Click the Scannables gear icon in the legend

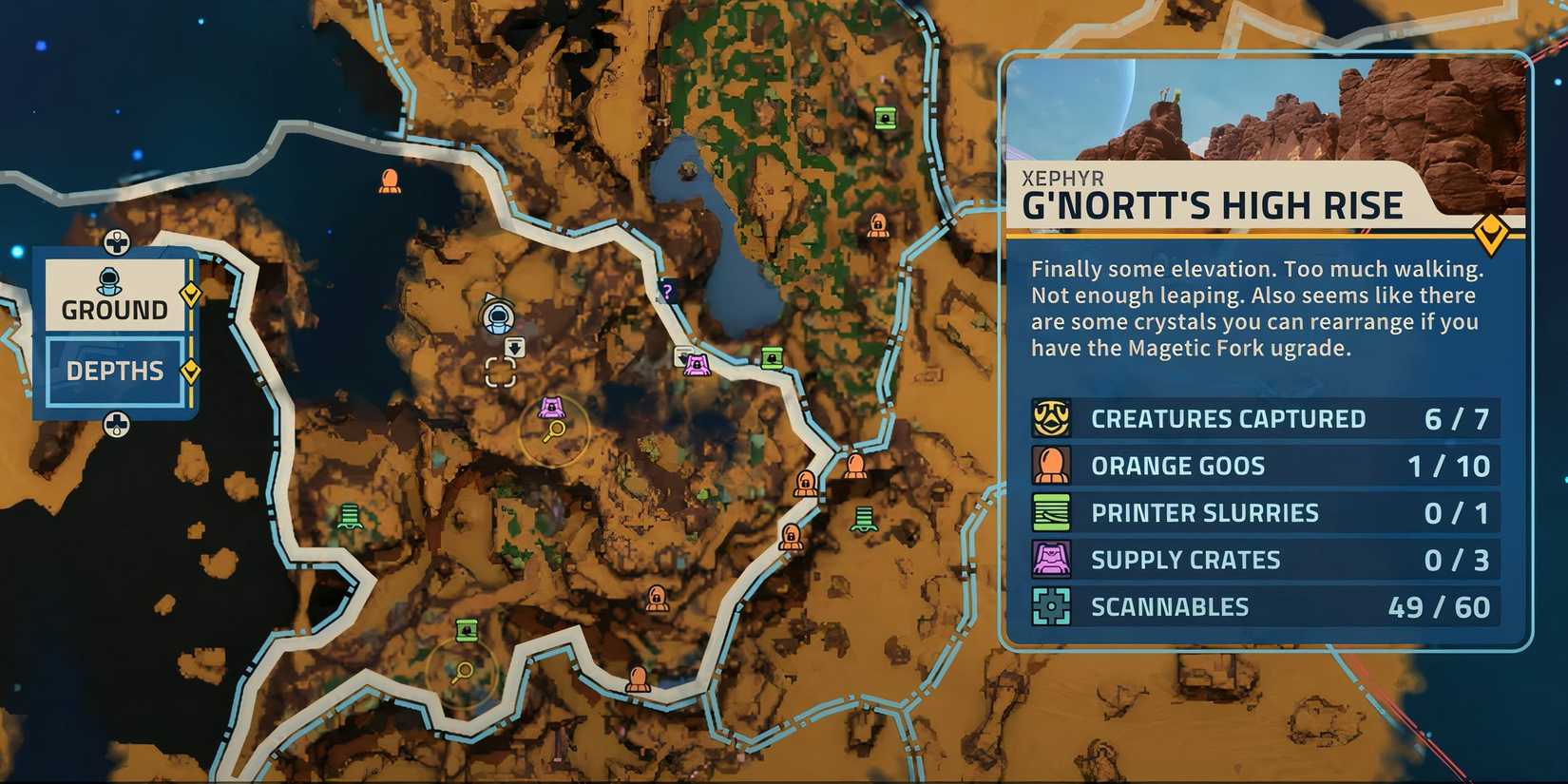click(x=1051, y=605)
